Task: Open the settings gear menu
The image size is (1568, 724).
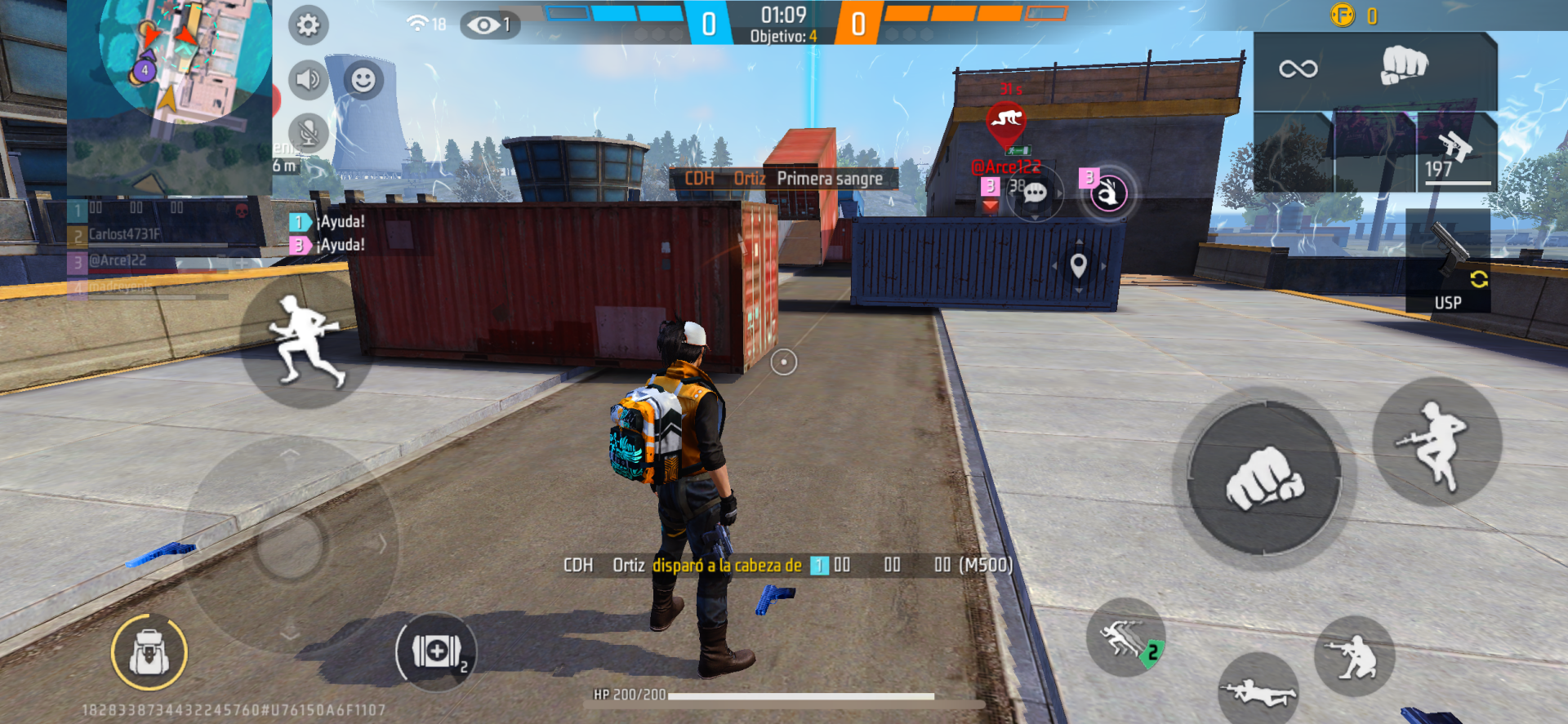Action: 308,25
